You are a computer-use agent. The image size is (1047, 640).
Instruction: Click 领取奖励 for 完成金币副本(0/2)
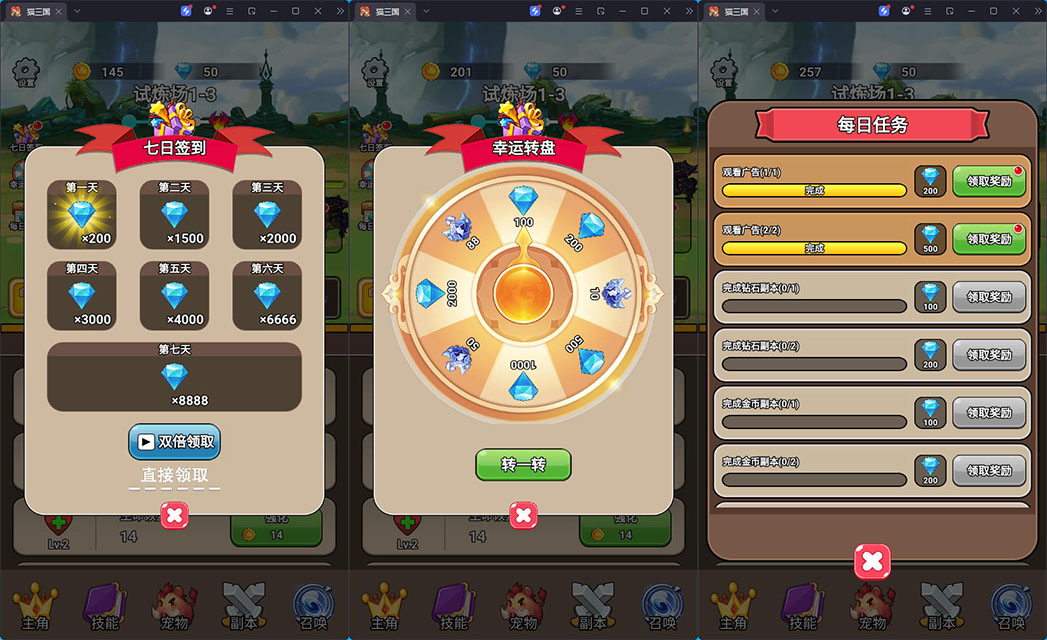[x=989, y=470]
